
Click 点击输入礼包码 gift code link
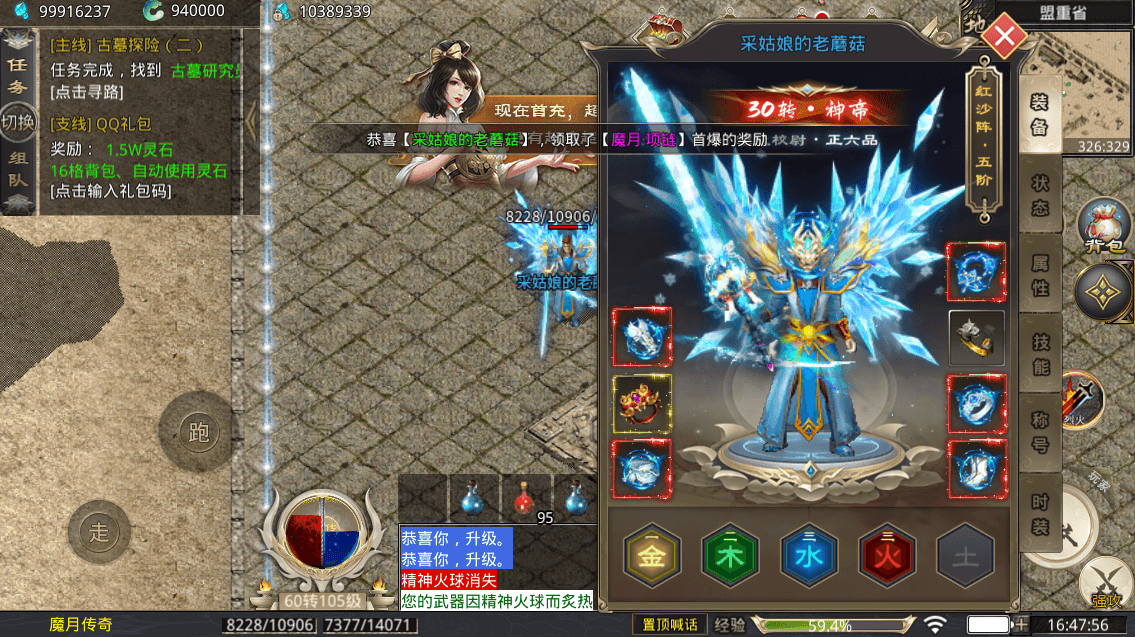coord(111,190)
